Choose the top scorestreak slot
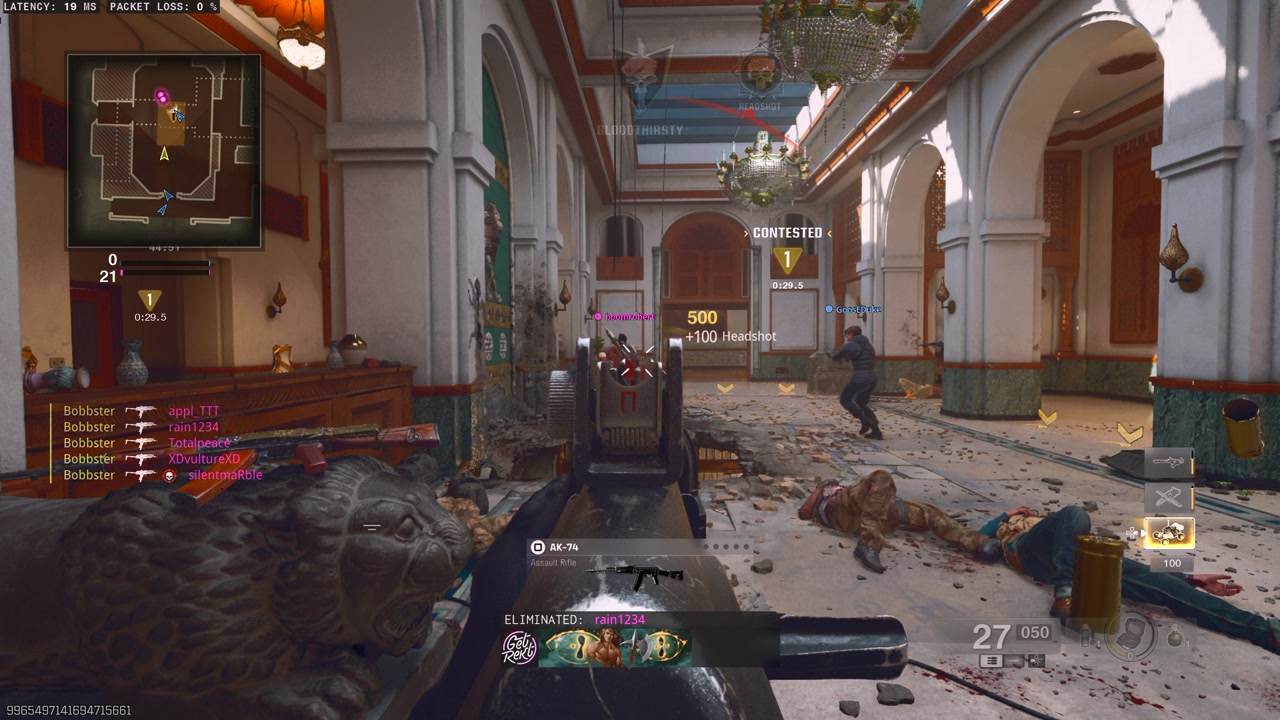This screenshot has width=1280, height=720. (x=1169, y=462)
